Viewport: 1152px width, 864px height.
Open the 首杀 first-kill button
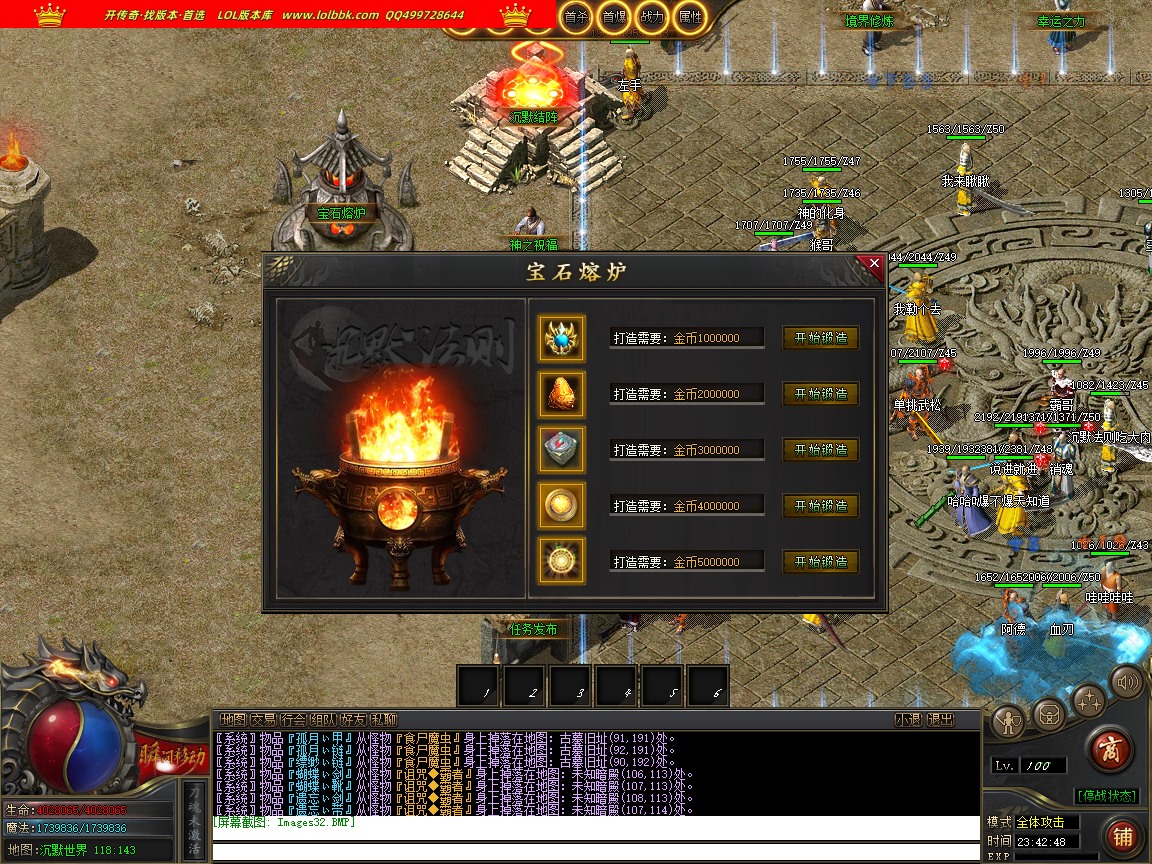click(576, 17)
